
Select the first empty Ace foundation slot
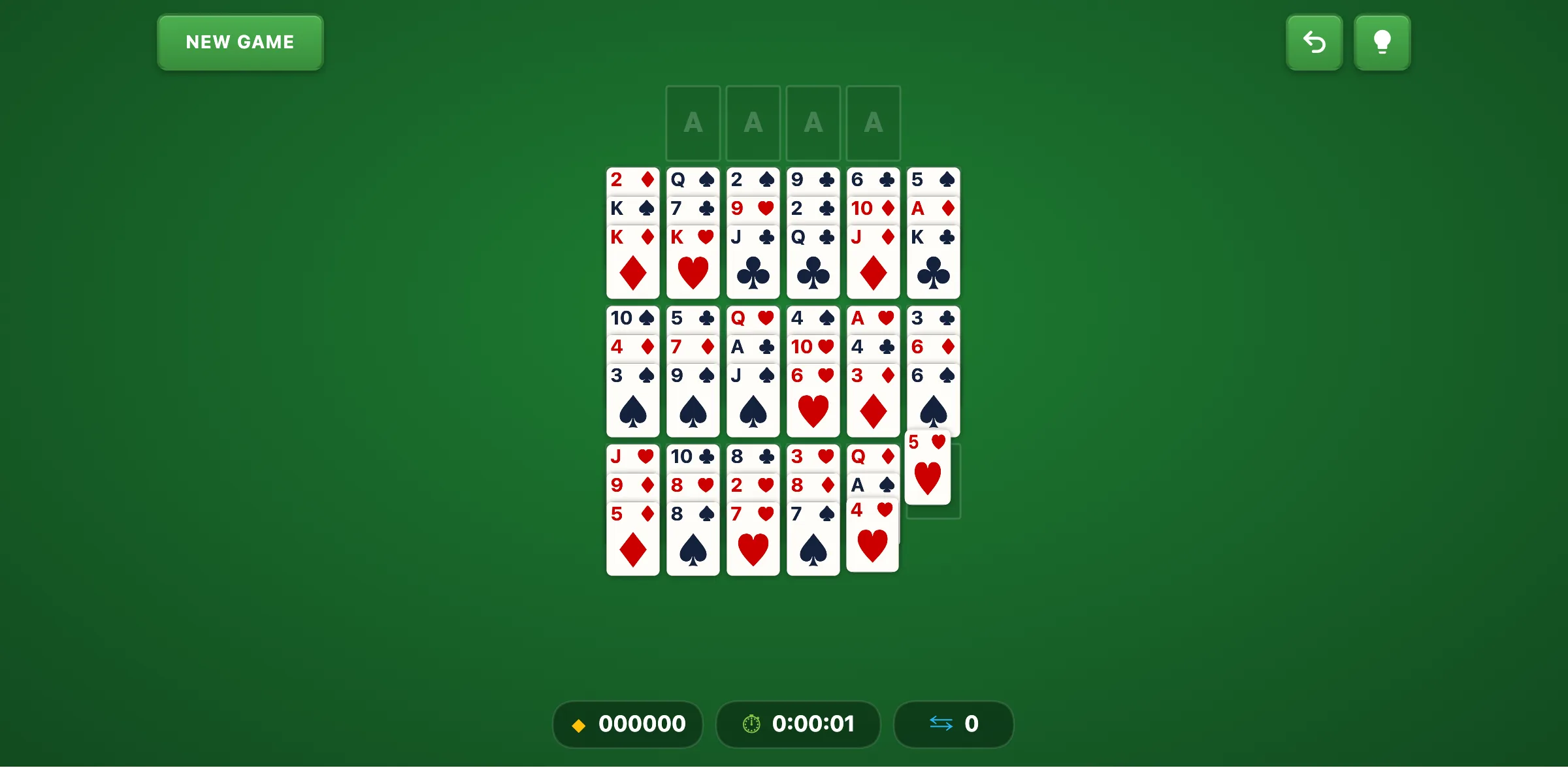click(693, 123)
